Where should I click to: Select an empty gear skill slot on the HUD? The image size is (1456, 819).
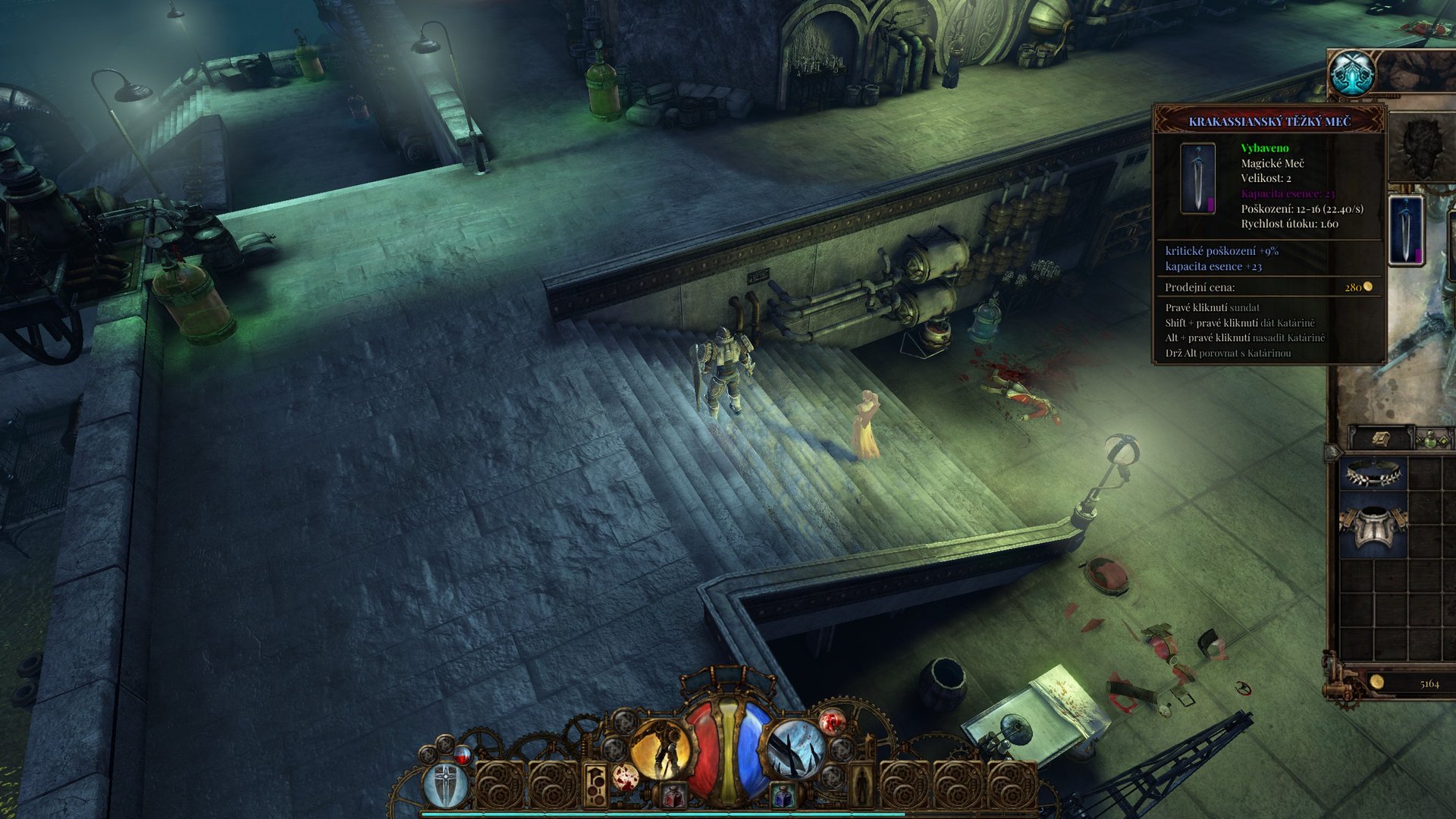[x=500, y=783]
